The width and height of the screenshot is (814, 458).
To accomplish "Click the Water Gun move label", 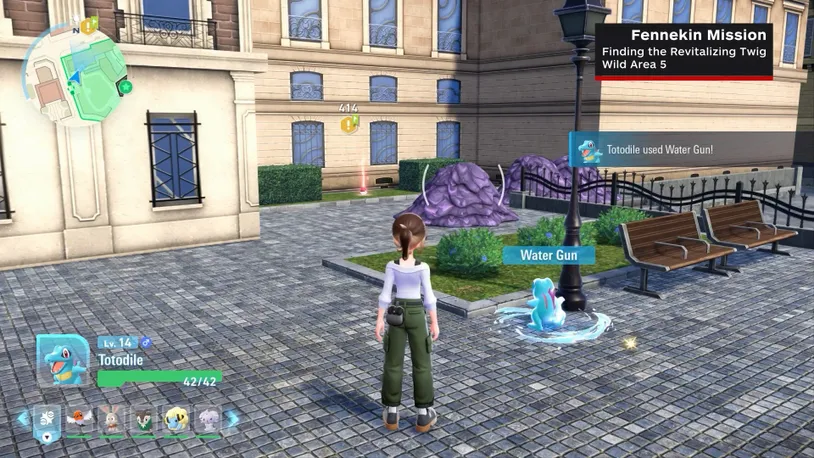I will 548,255.
